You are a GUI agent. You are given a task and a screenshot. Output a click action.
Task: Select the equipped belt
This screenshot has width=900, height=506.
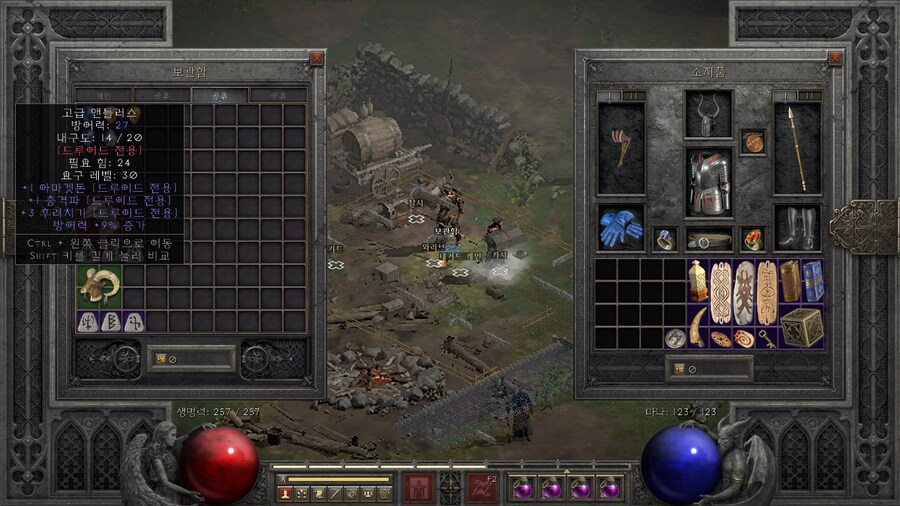pos(709,240)
